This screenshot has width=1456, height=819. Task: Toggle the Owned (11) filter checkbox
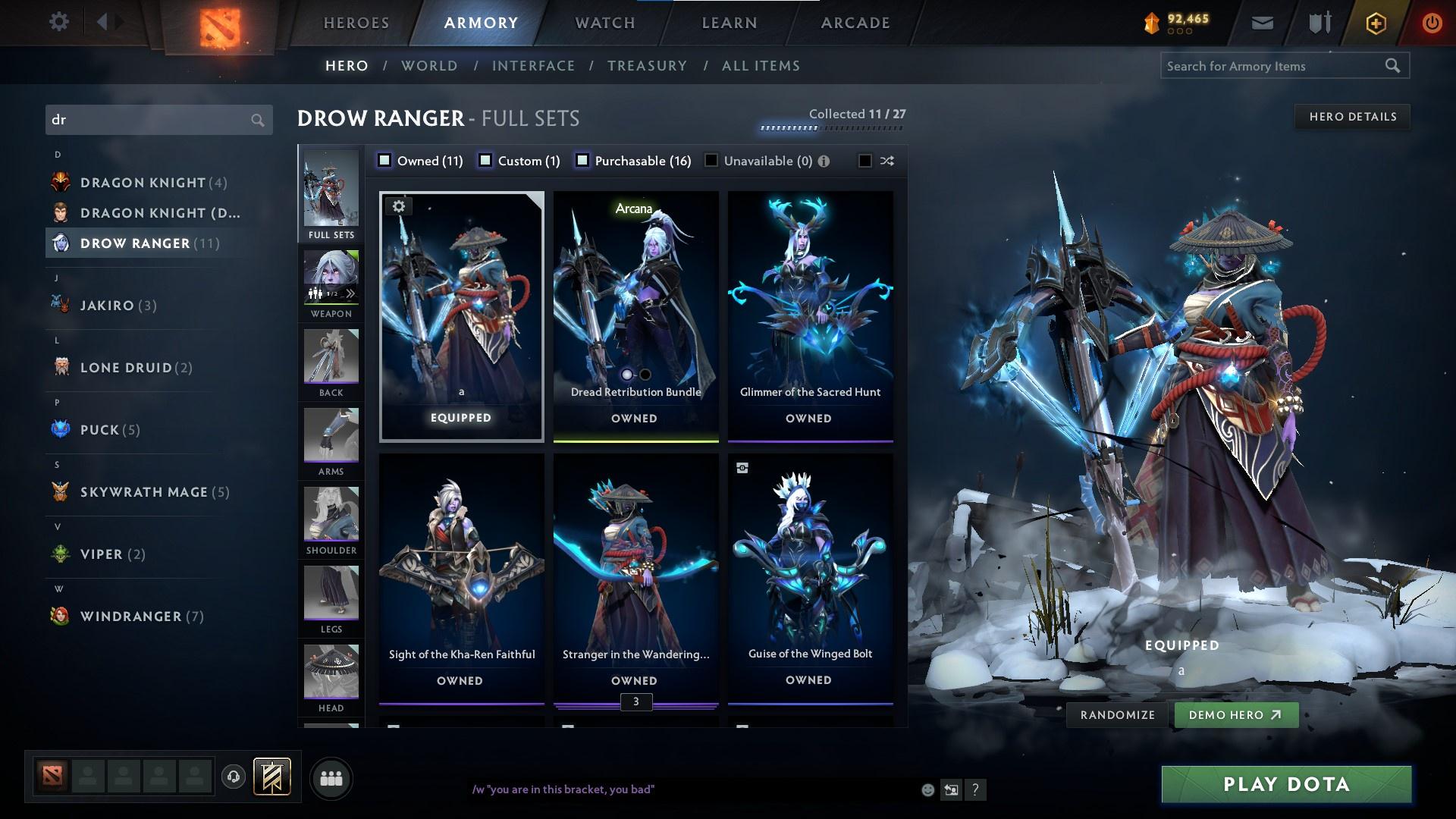pos(385,161)
